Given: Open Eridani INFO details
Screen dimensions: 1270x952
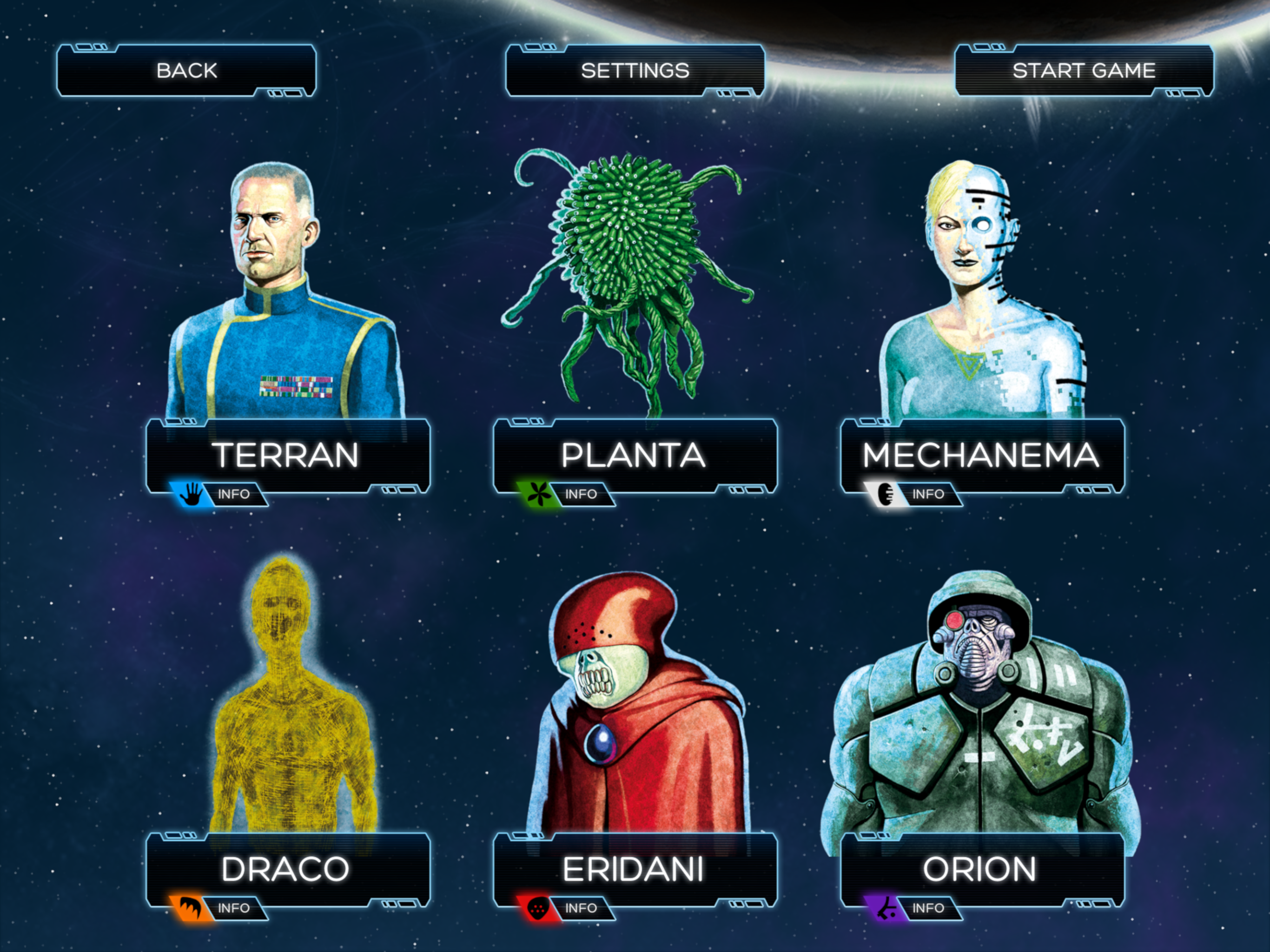Looking at the screenshot, I should click(581, 908).
